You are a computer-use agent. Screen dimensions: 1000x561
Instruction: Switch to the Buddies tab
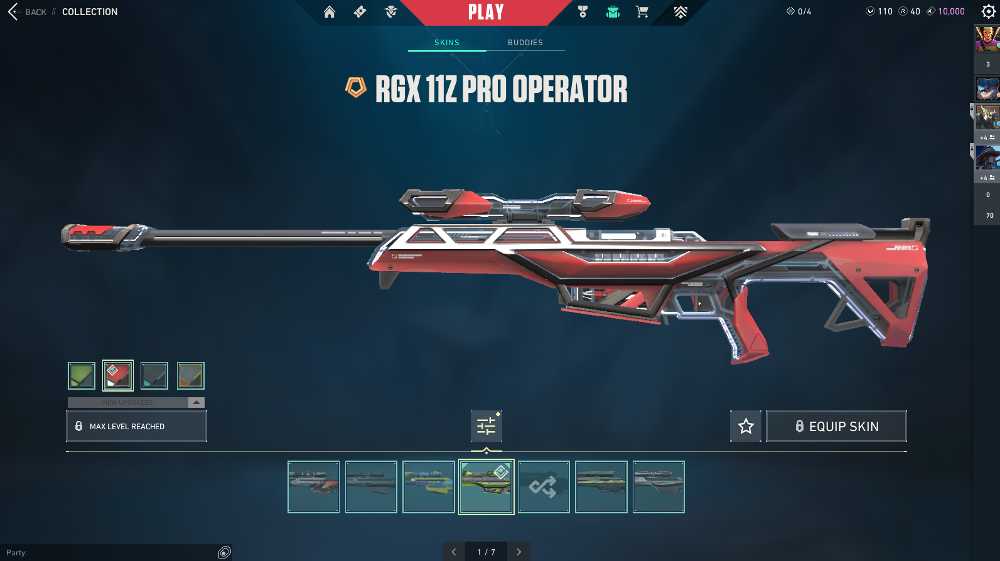tap(525, 42)
